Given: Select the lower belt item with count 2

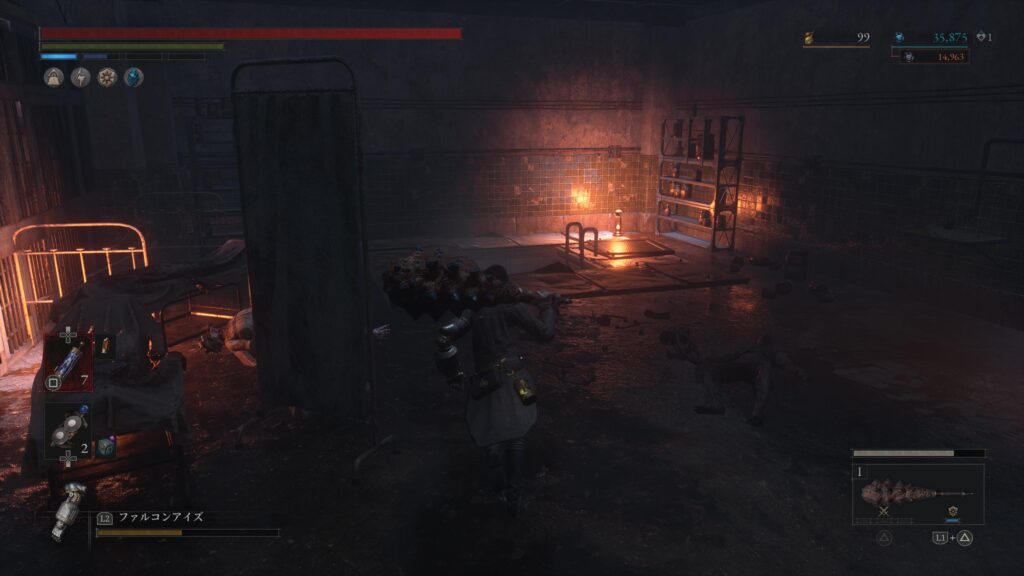Looking at the screenshot, I should coord(67,428).
